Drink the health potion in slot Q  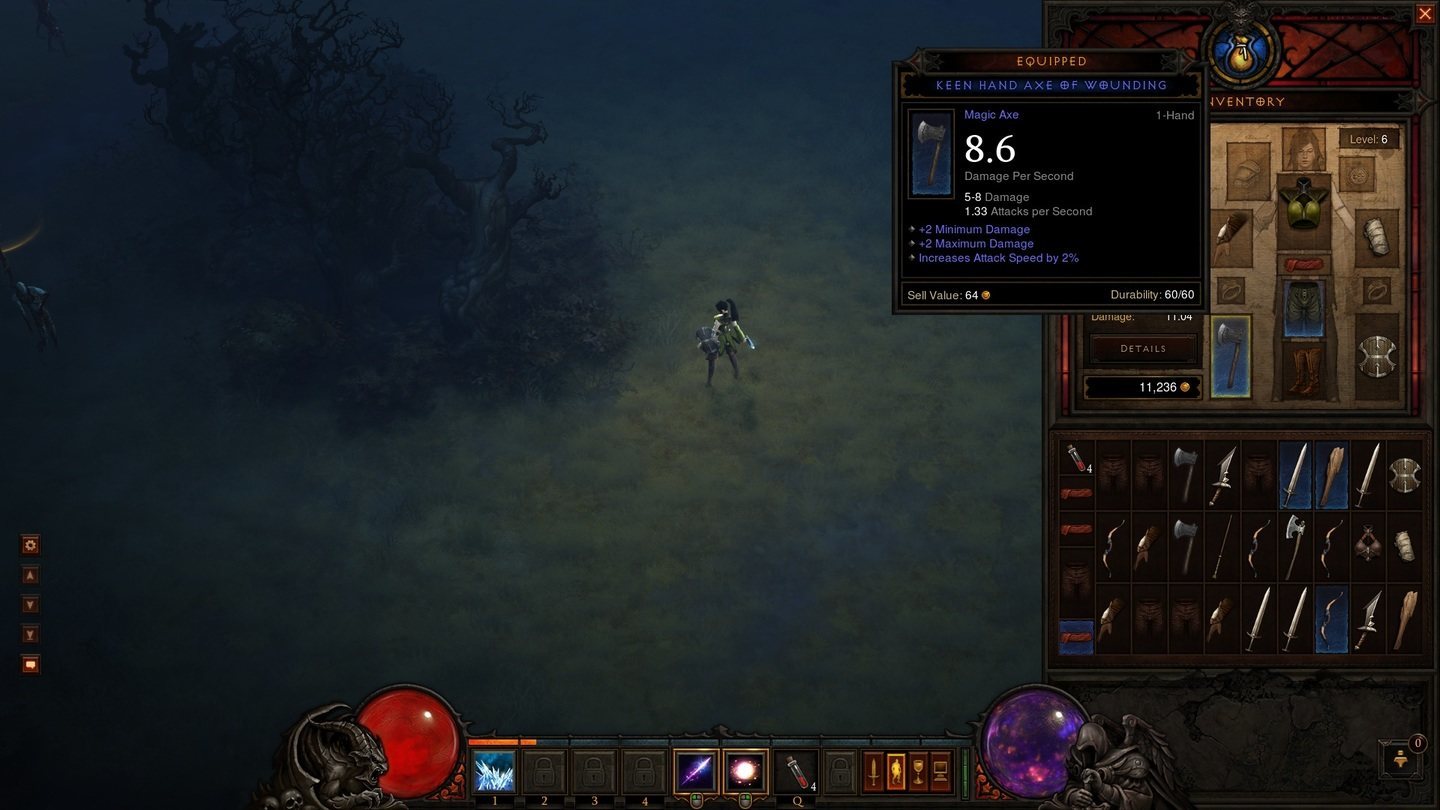799,770
